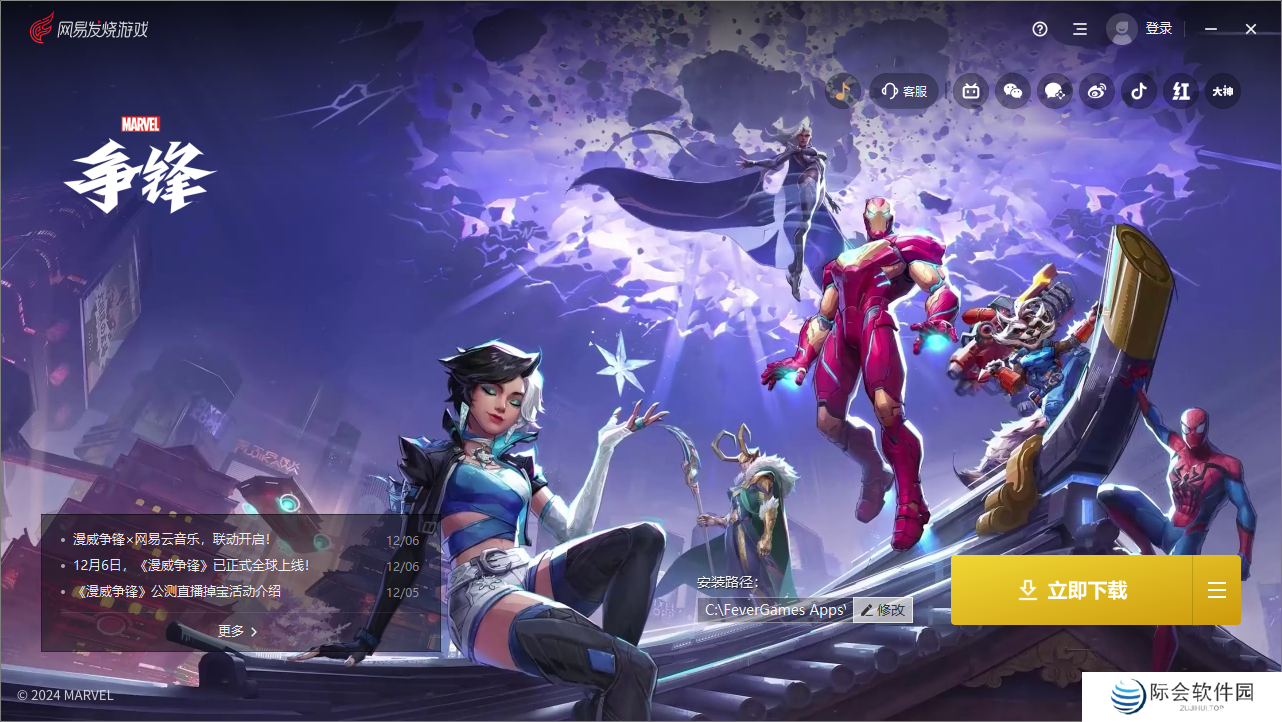
Task: Open the 公测直播掉宝活动介绍 news item
Action: (x=177, y=591)
